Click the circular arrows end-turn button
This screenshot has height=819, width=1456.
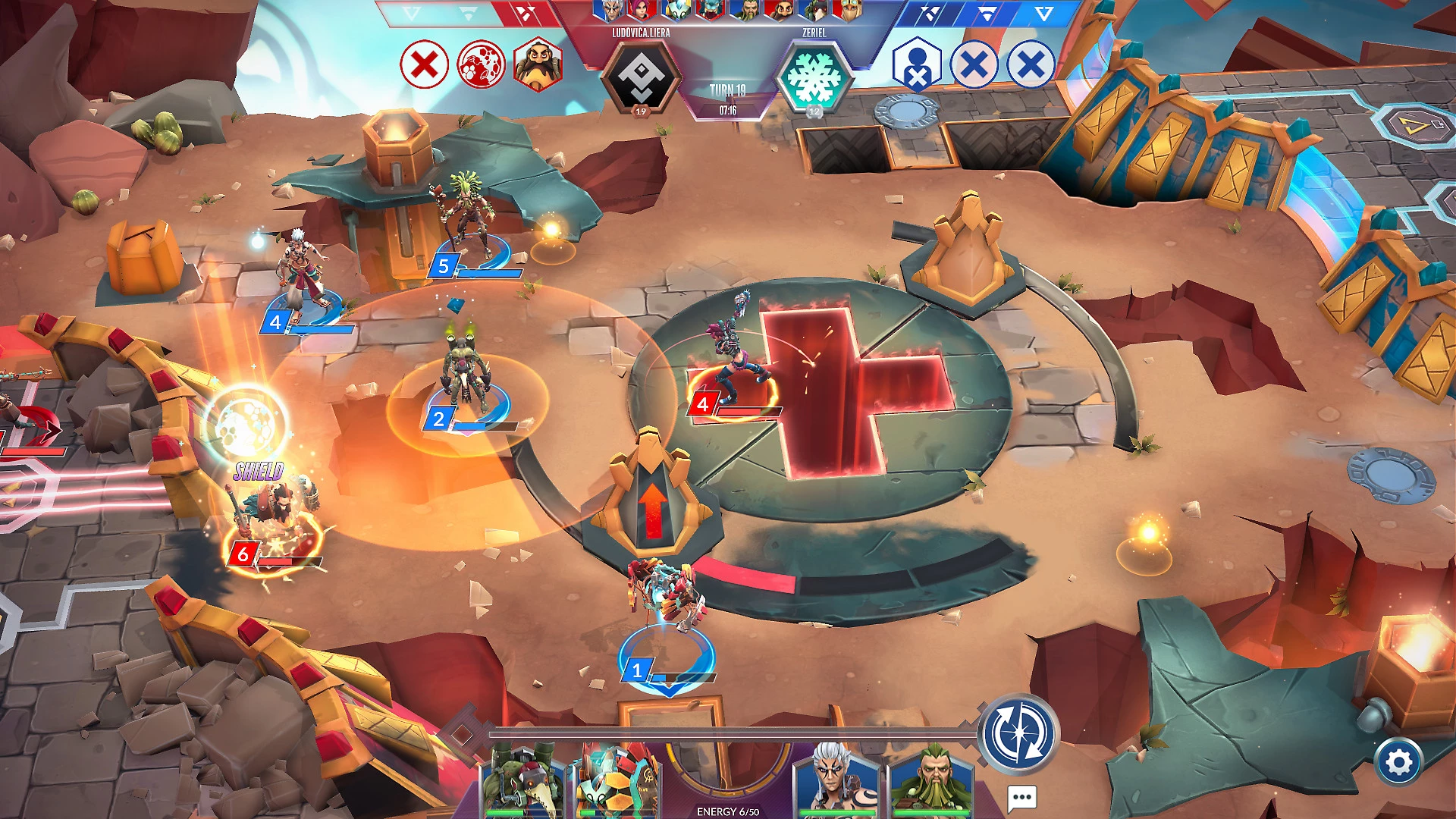pos(1018,734)
